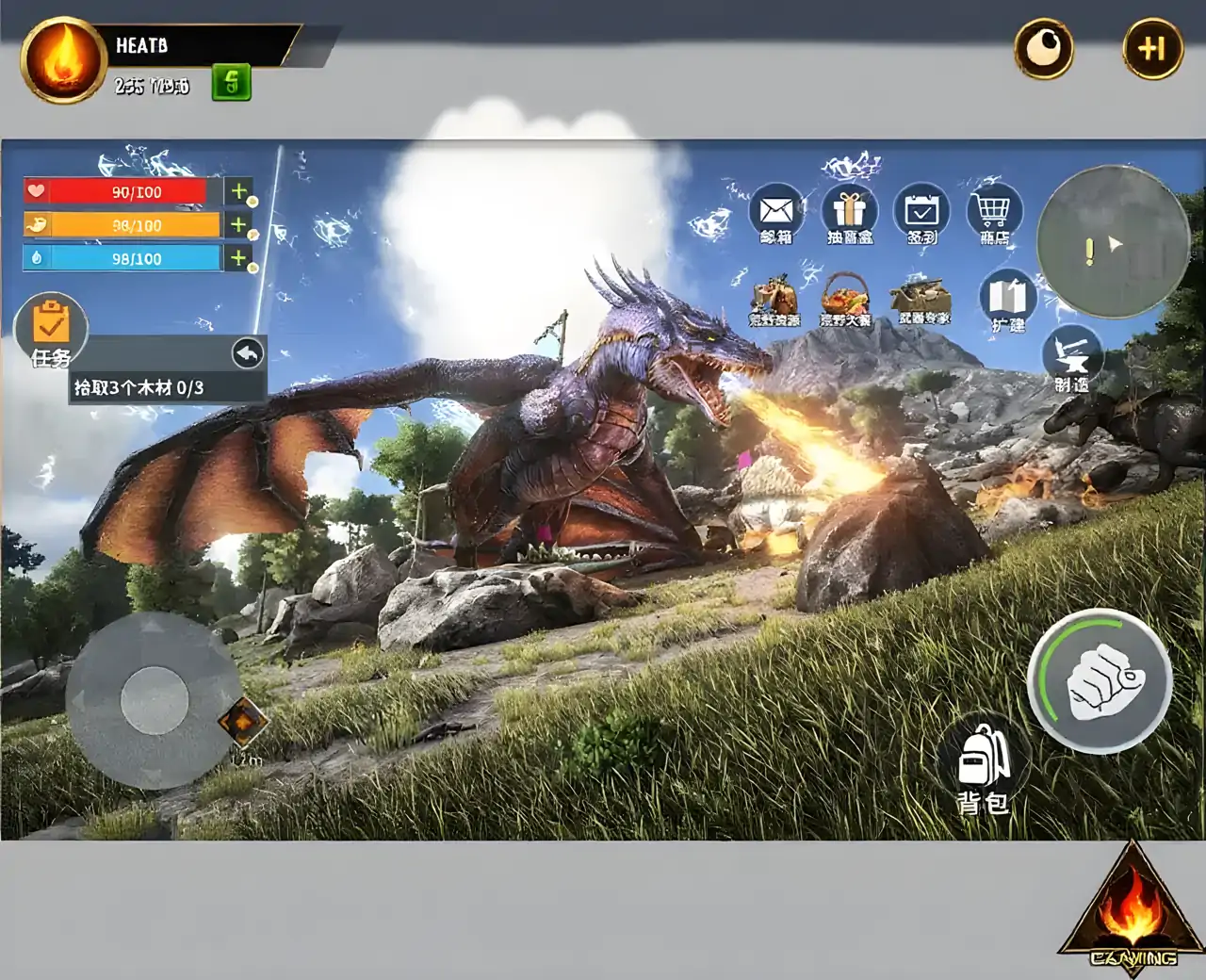The height and width of the screenshot is (980, 1206).
Task: Add food with the orange bar's plus
Action: click(x=239, y=224)
